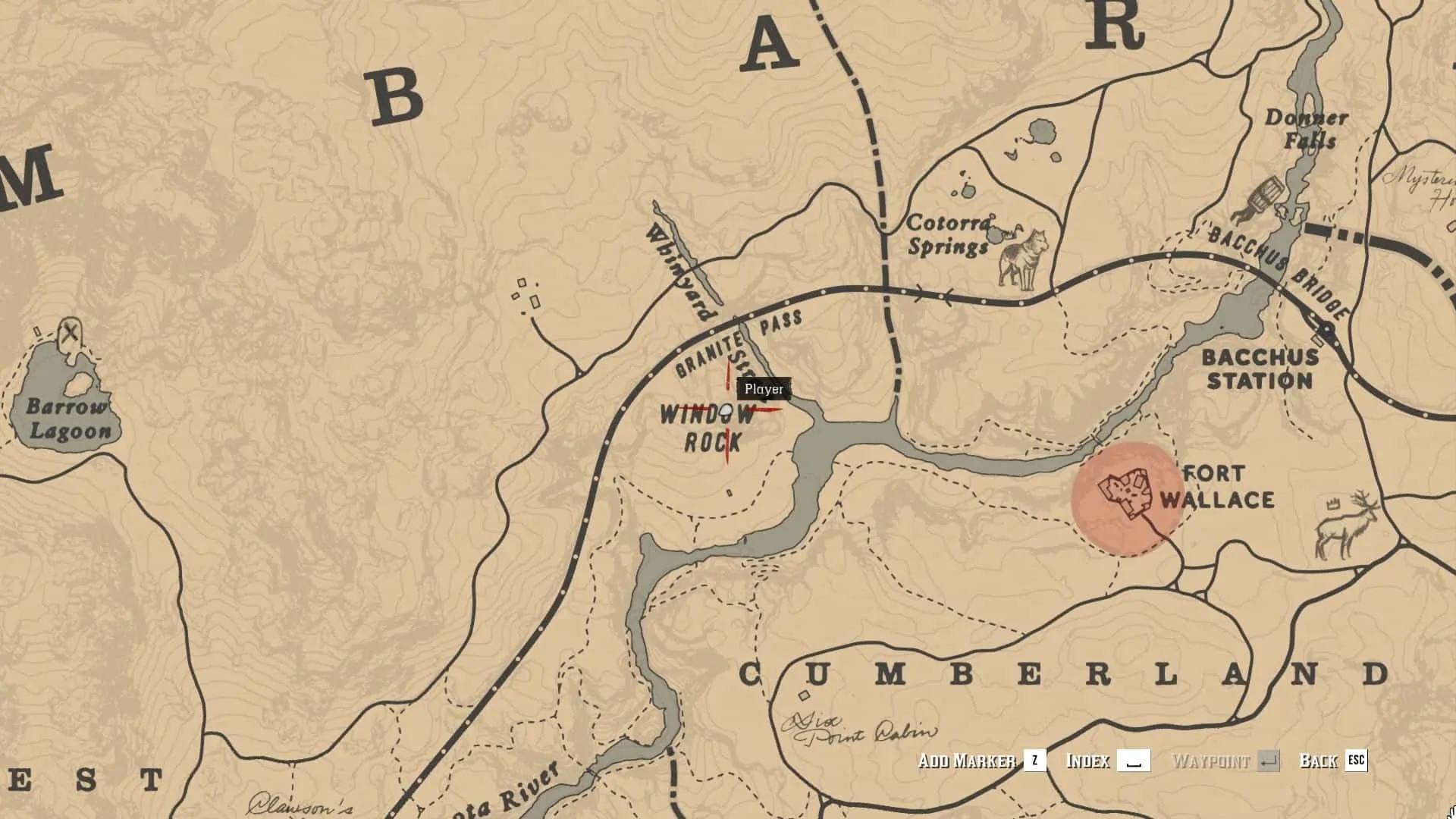This screenshot has height=819, width=1456.
Task: Select the X marker above Barrow Lagoon
Action: 71,332
